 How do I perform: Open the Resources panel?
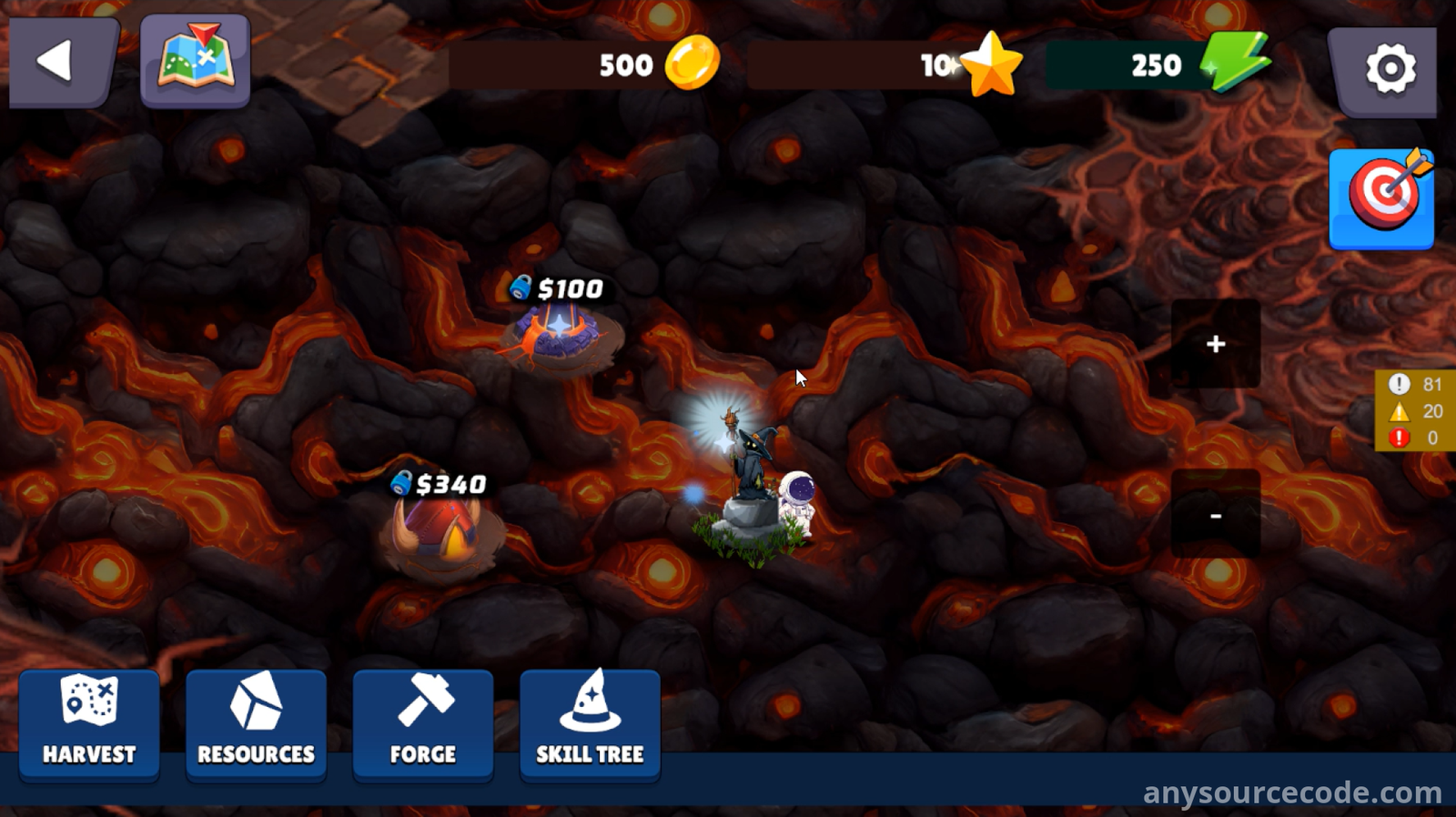(x=256, y=724)
